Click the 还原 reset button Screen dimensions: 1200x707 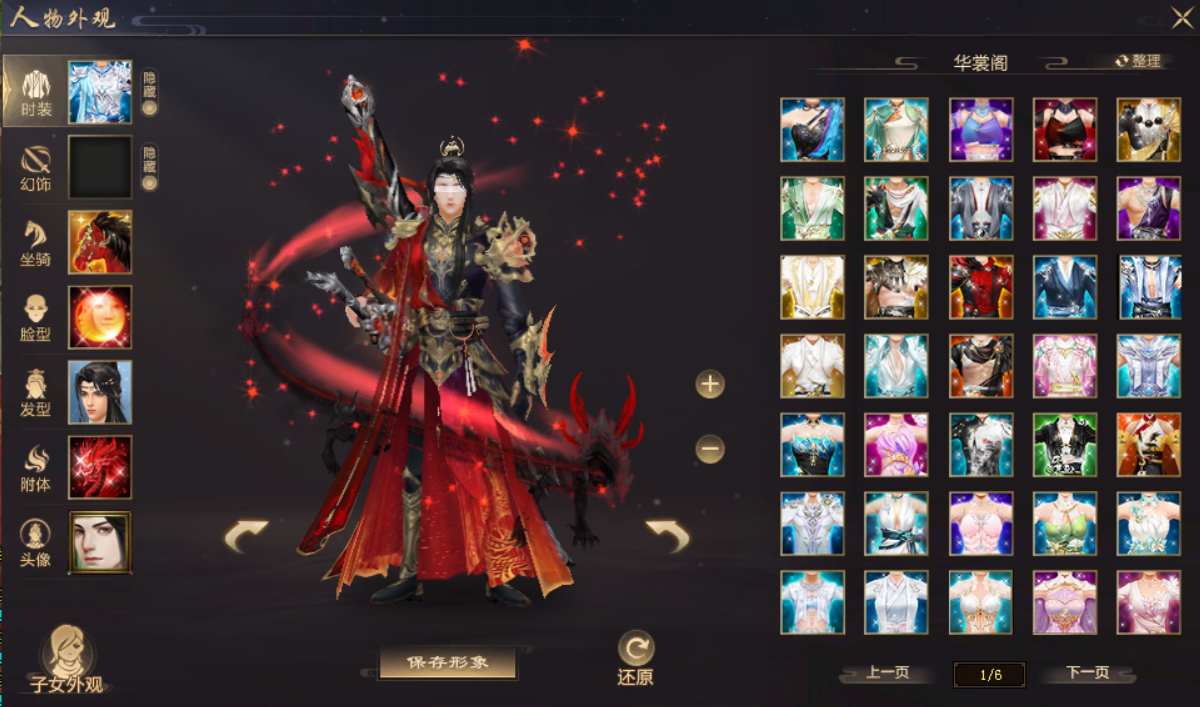click(636, 658)
